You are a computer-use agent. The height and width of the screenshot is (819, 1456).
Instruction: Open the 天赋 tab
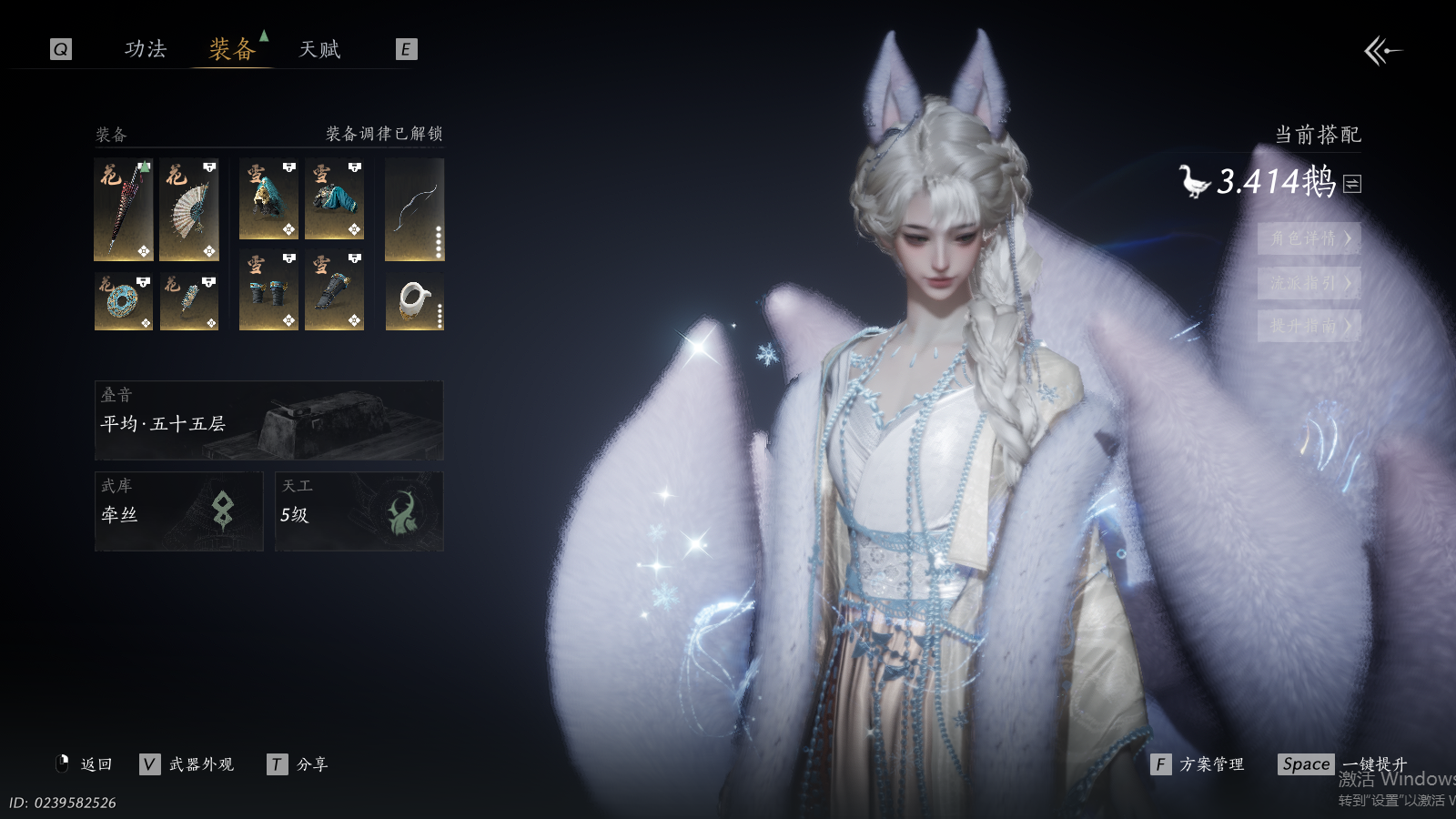tap(319, 49)
